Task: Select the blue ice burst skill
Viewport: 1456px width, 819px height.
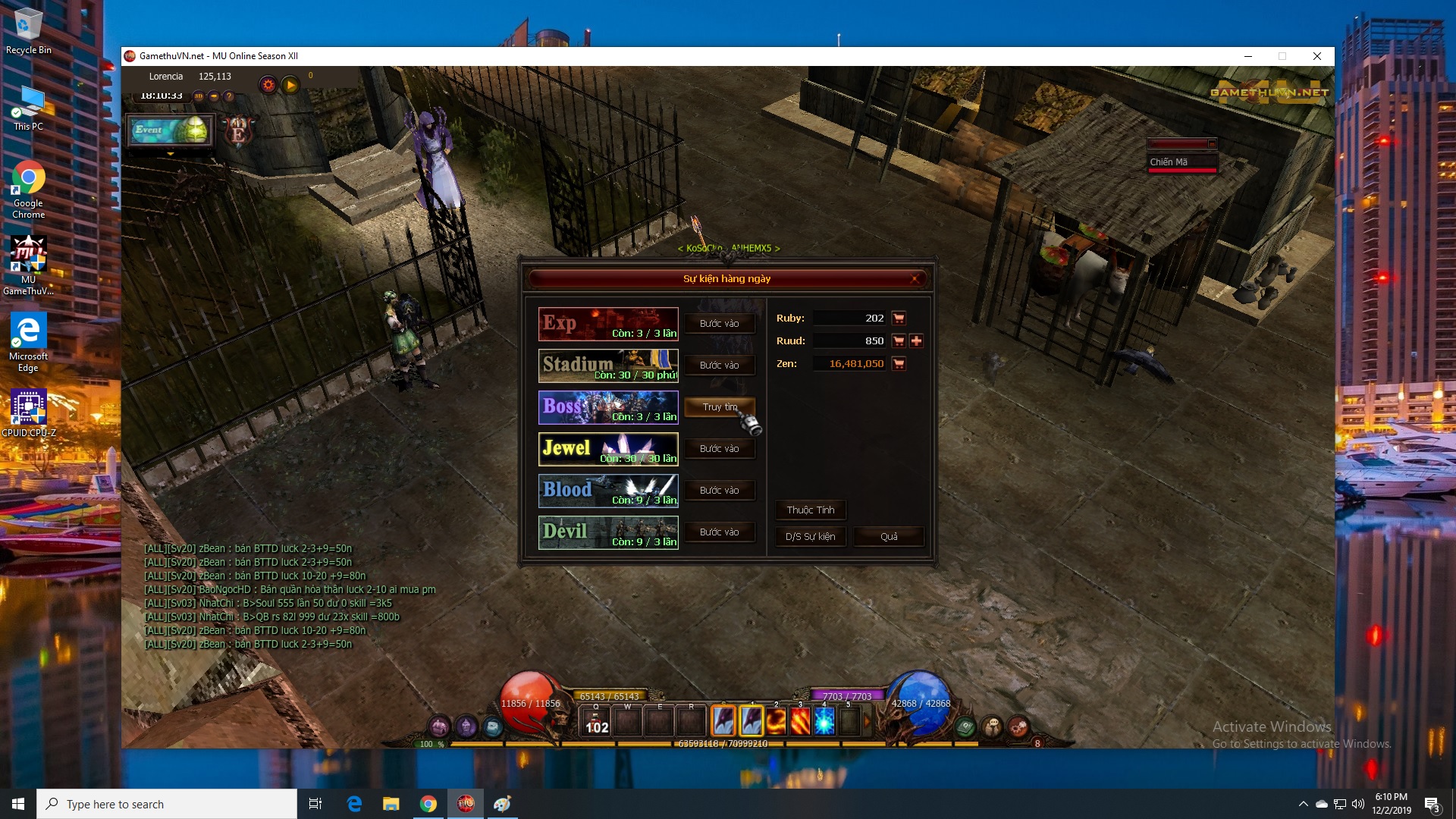Action: [824, 721]
